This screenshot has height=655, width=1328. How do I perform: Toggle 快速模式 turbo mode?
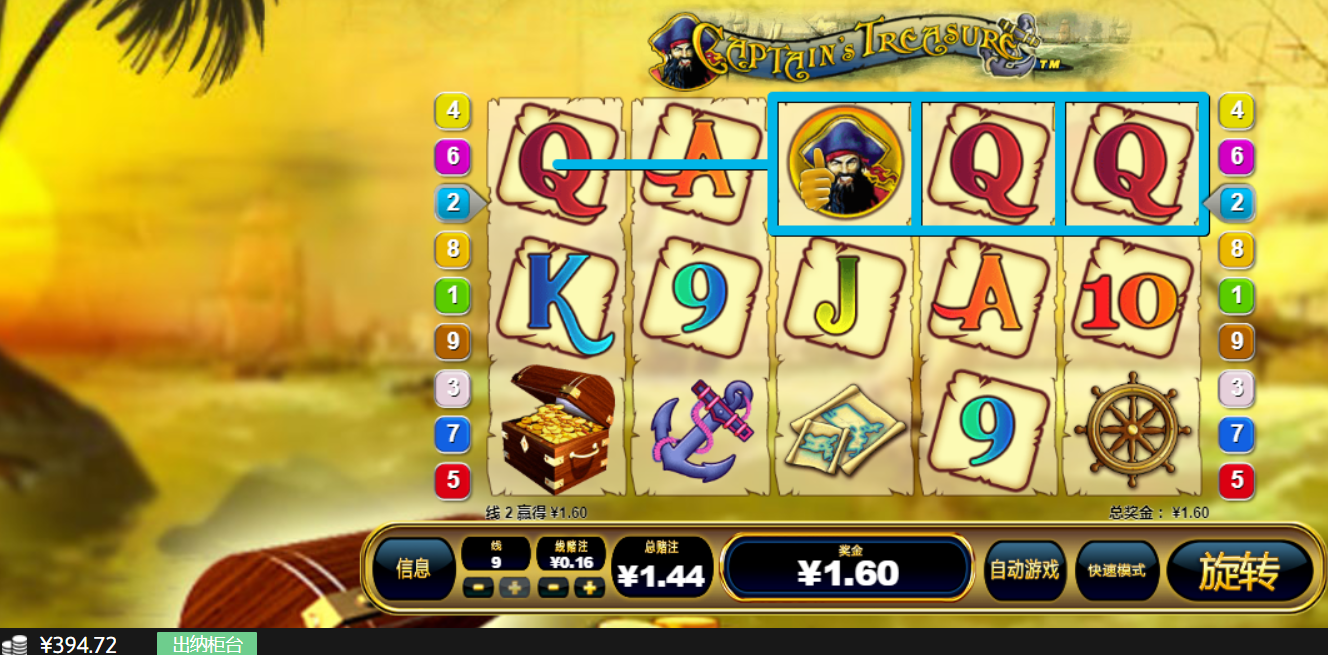[x=1116, y=571]
